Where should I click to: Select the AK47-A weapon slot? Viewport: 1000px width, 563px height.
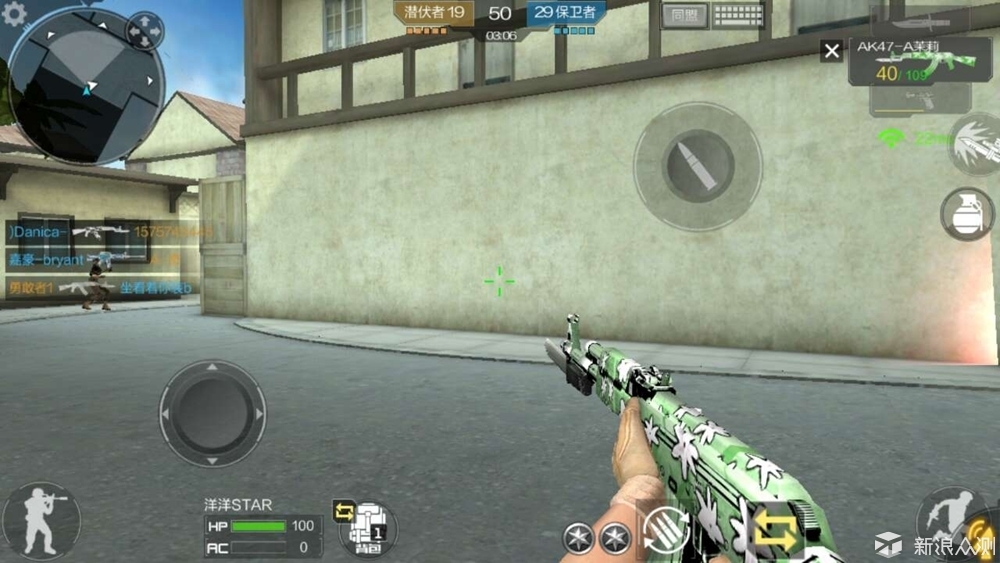coord(908,62)
